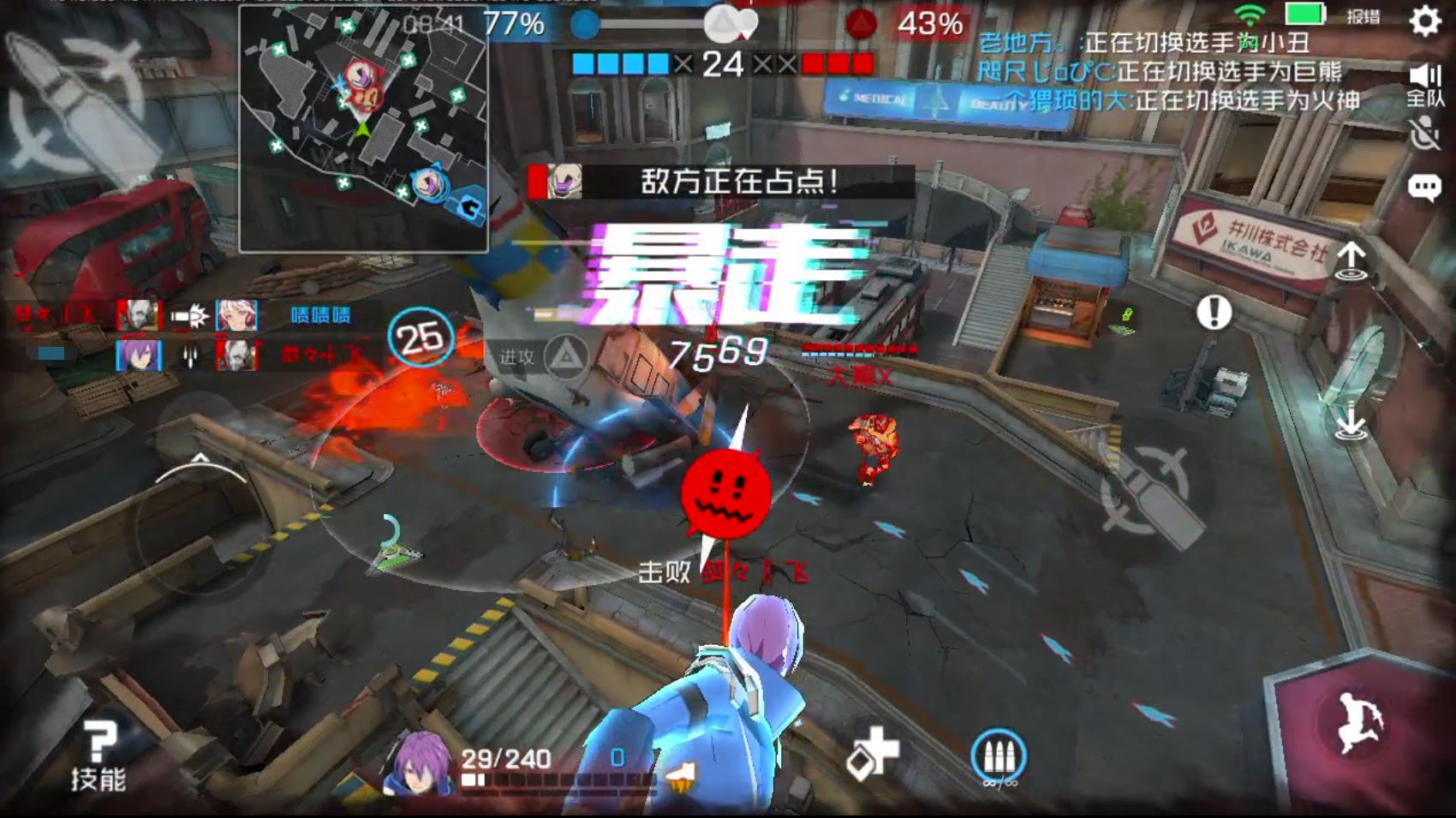The height and width of the screenshot is (818, 1456).
Task: Tap the 报错 report error button
Action: [1364, 16]
